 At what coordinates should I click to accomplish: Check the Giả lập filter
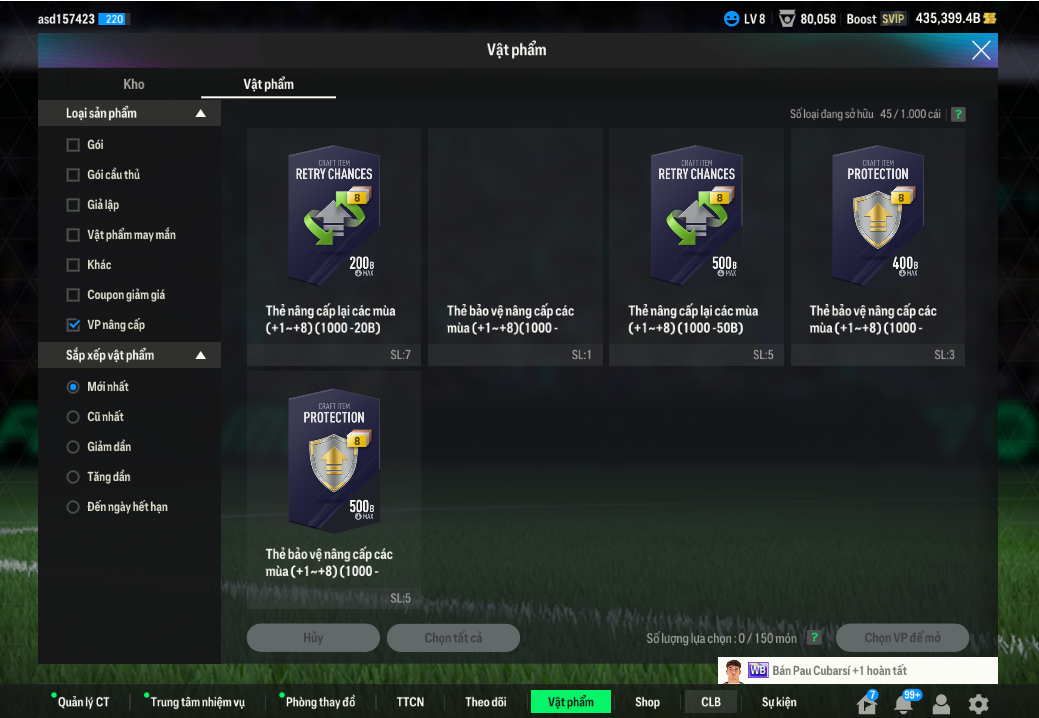[73, 205]
